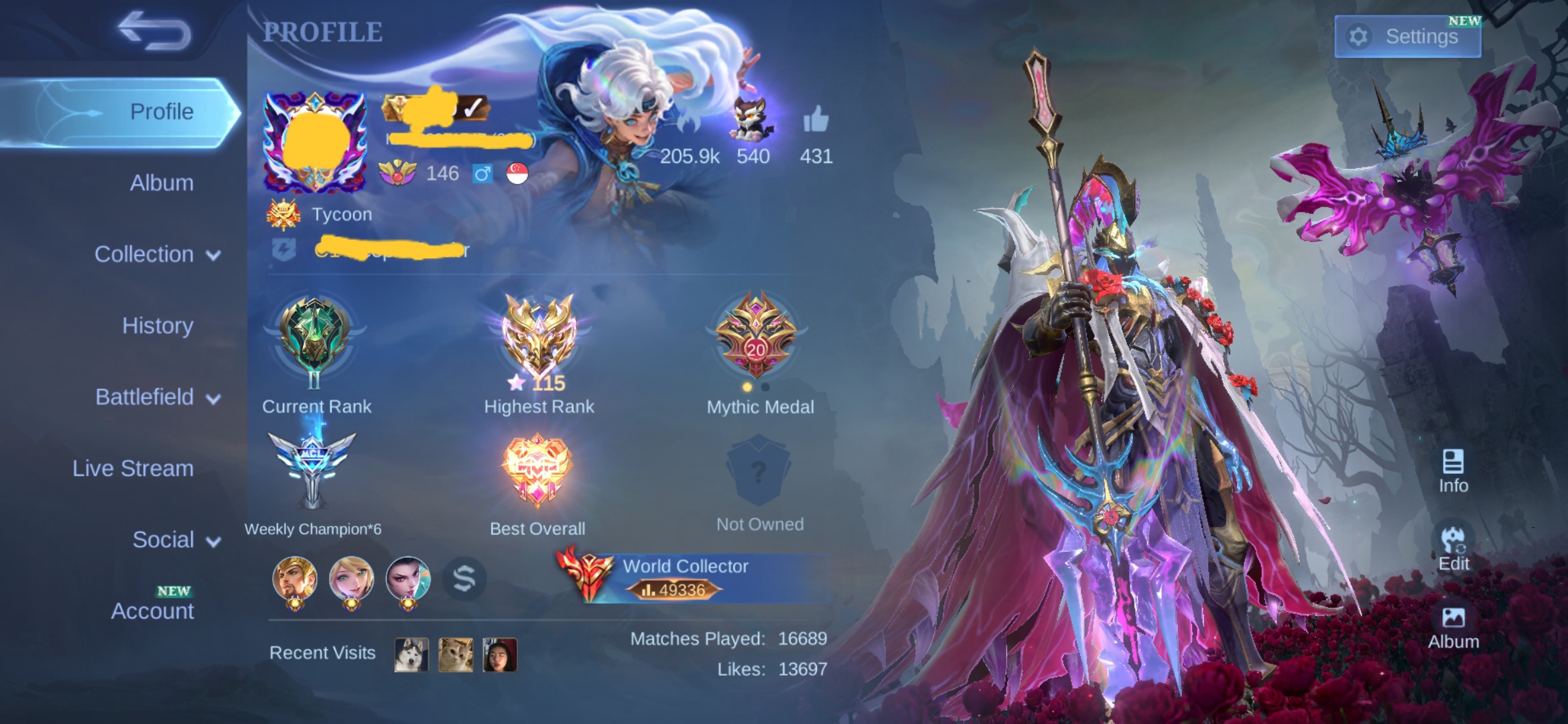Select the Best Overall badge
Screen dimensions: 1568x724
[x=537, y=469]
